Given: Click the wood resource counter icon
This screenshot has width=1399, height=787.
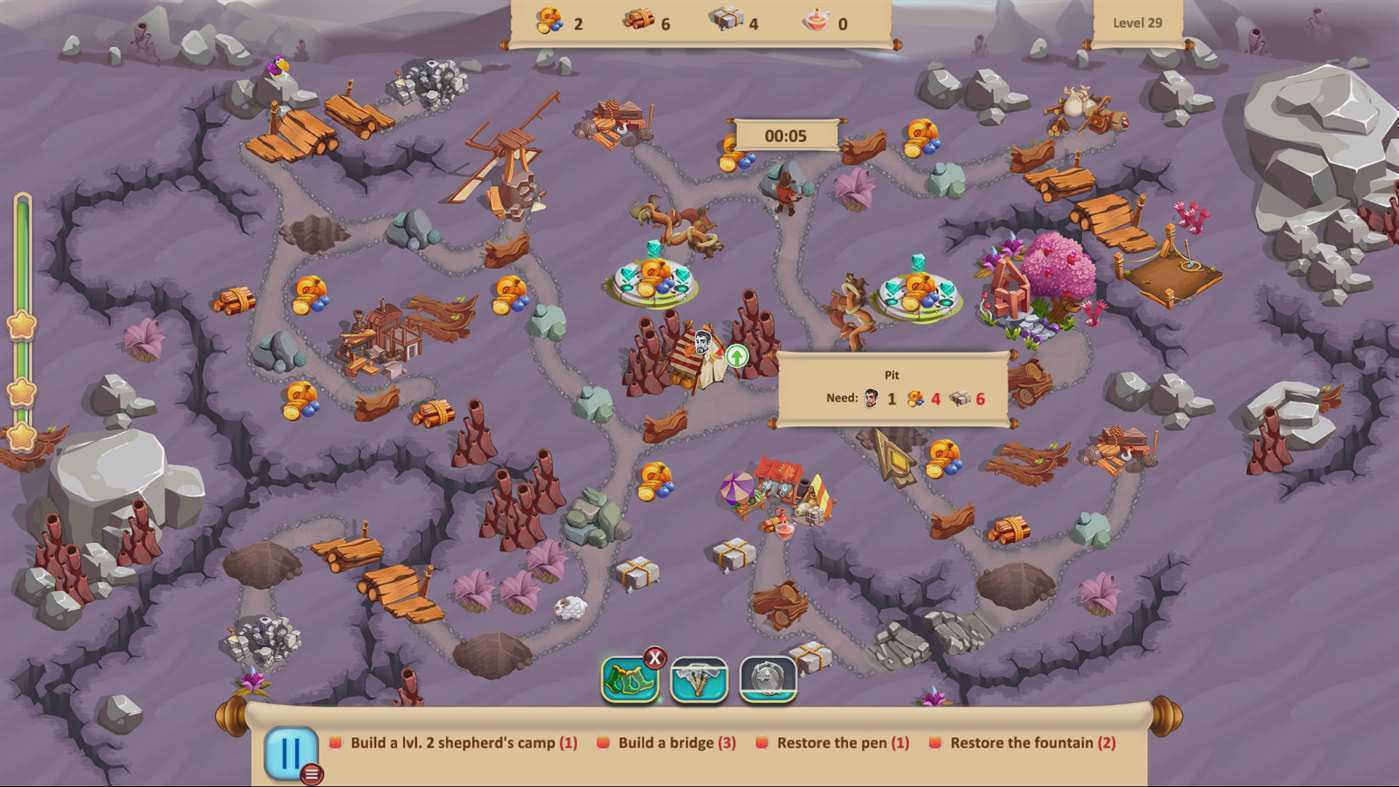Looking at the screenshot, I should click(639, 21).
